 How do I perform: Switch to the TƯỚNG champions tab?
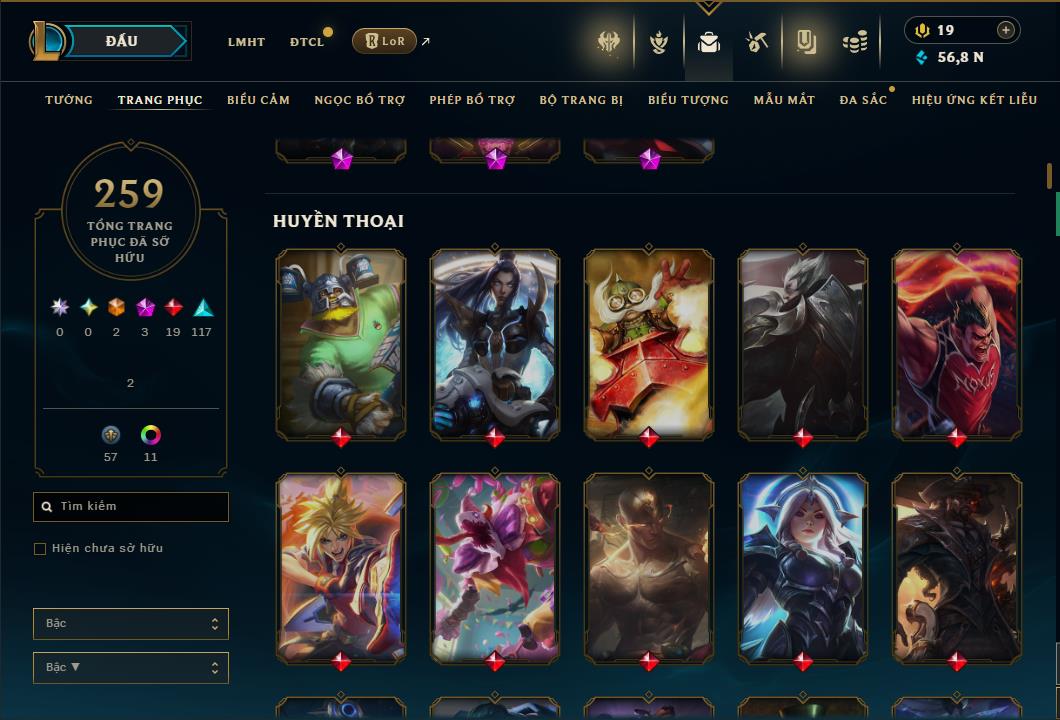(x=69, y=100)
